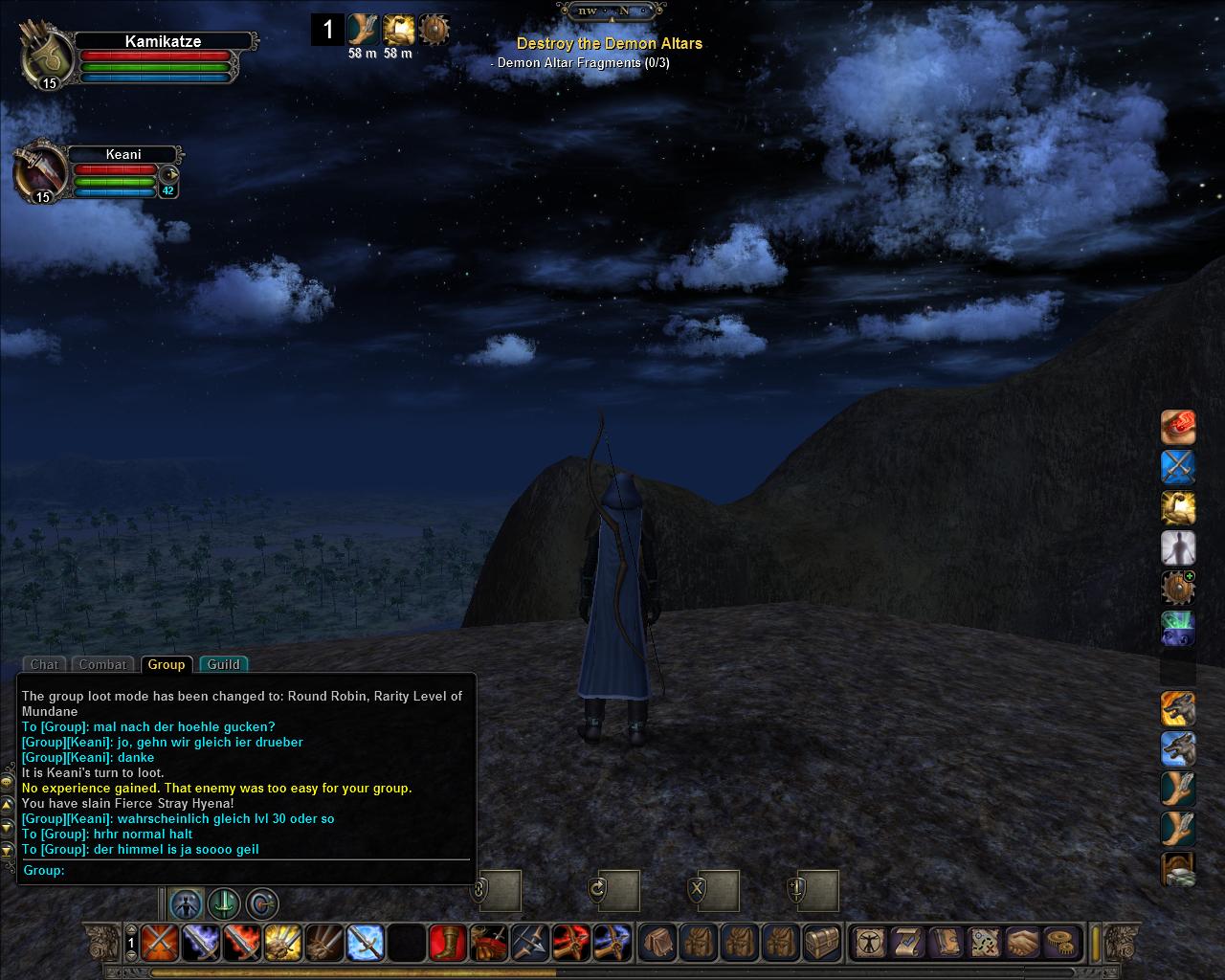Select the Chat tab
Viewport: 1225px width, 980px height.
tap(44, 664)
